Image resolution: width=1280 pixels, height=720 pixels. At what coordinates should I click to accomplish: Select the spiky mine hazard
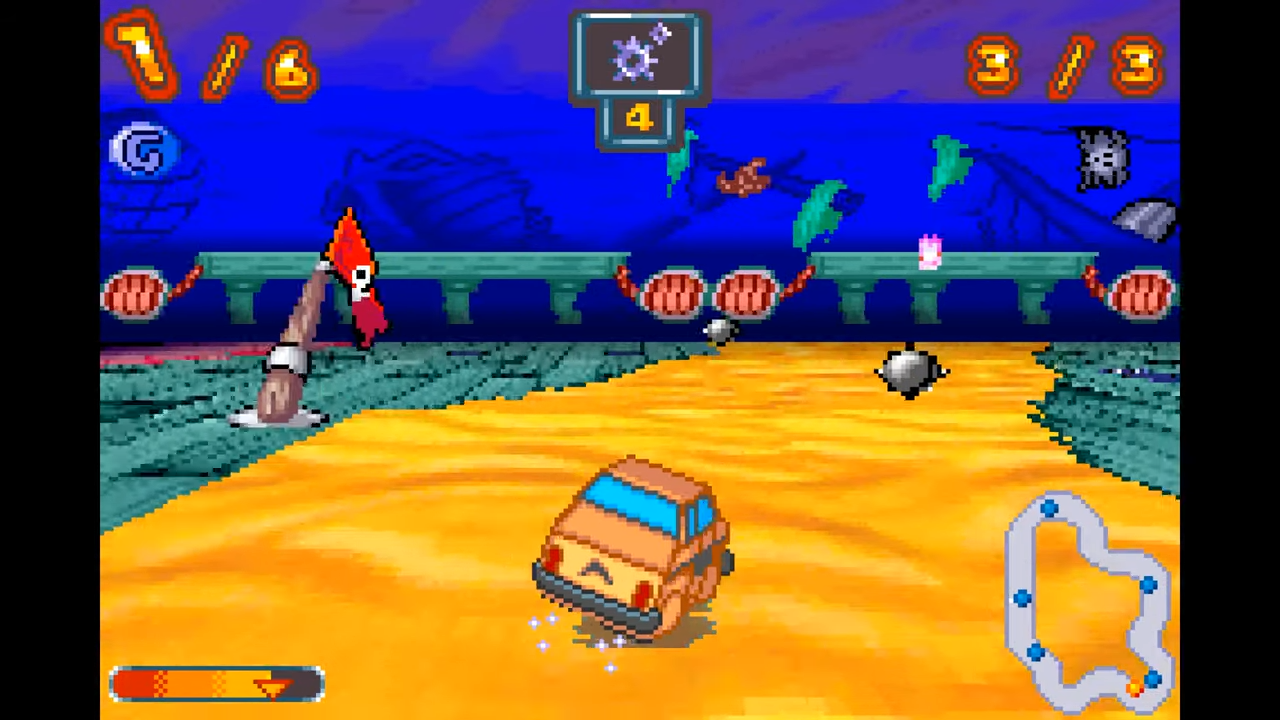click(908, 372)
